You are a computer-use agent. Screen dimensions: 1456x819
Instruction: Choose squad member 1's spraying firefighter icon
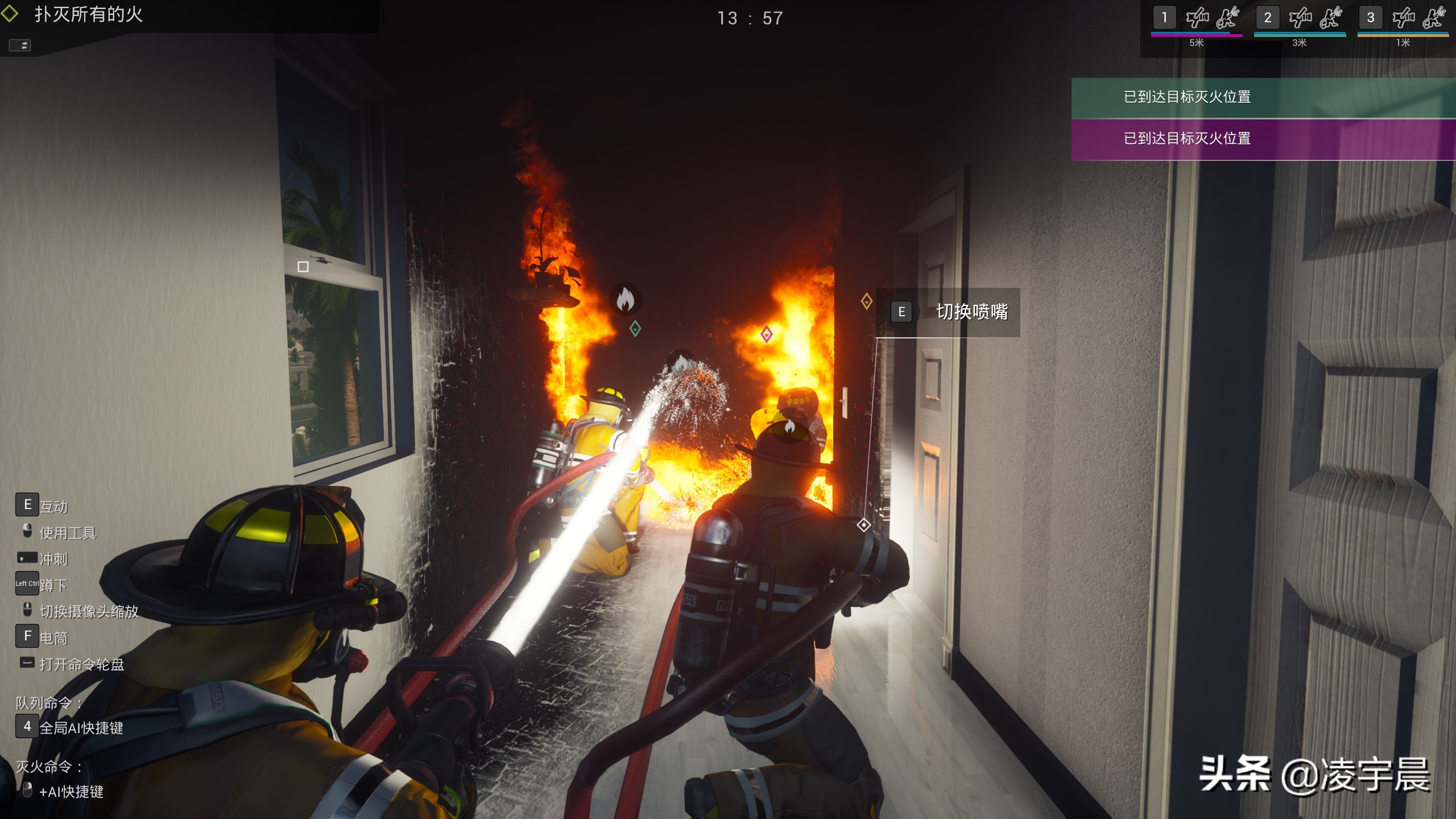point(1227,18)
